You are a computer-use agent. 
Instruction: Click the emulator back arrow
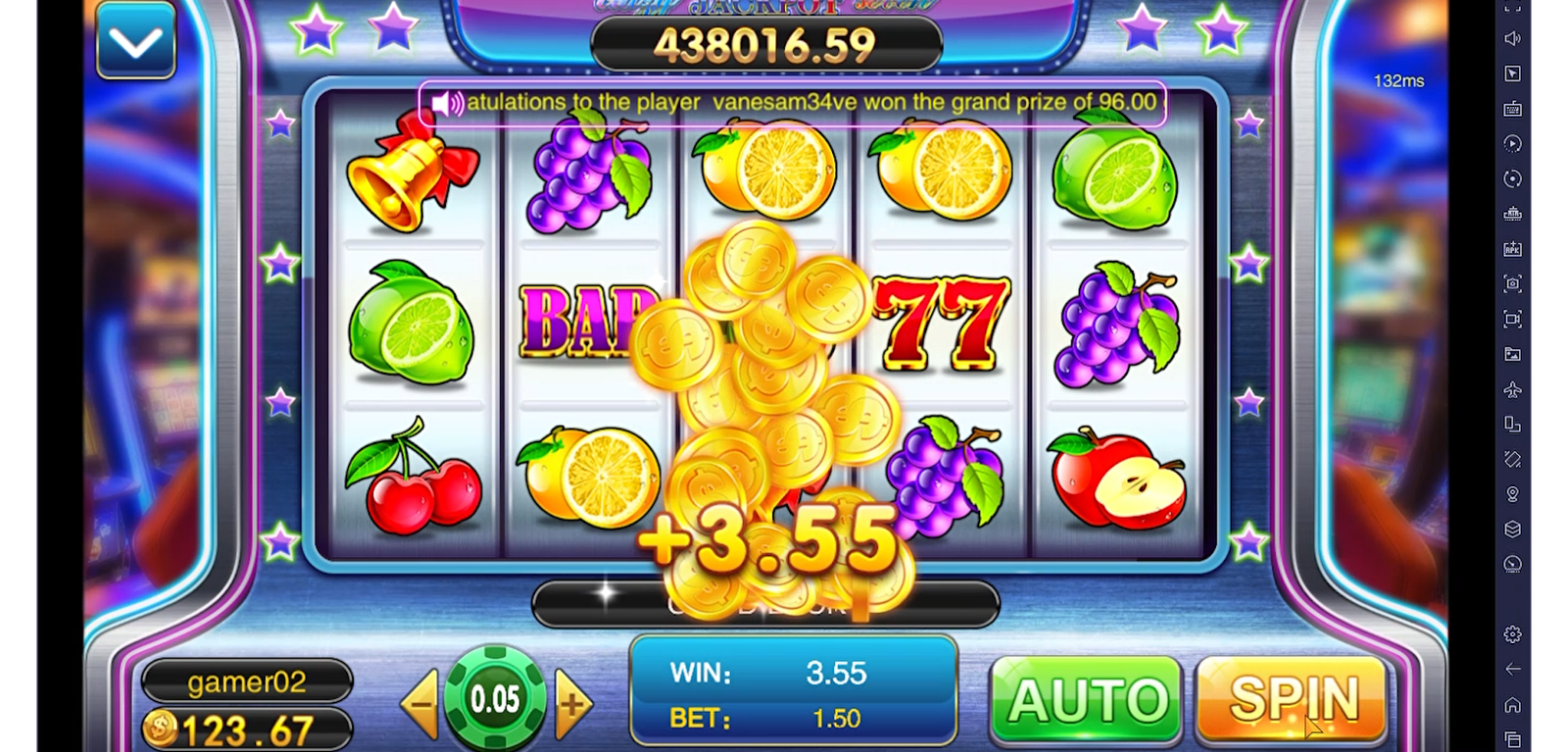1513,669
